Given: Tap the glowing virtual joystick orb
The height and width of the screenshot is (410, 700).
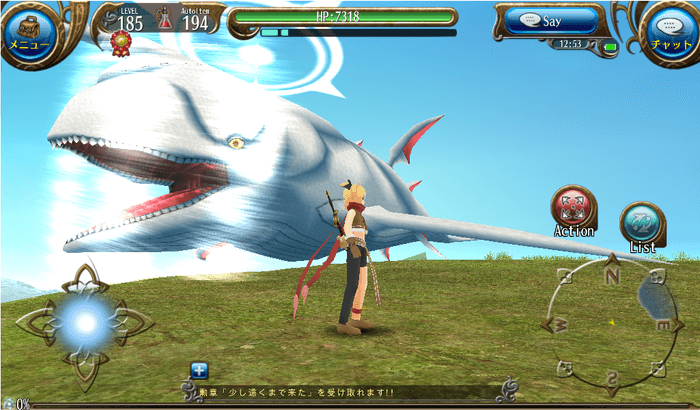Looking at the screenshot, I should tap(84, 322).
